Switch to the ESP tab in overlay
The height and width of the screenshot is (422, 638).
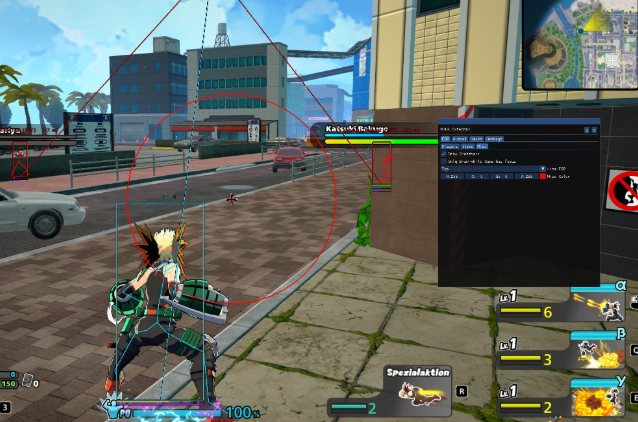[x=445, y=138]
